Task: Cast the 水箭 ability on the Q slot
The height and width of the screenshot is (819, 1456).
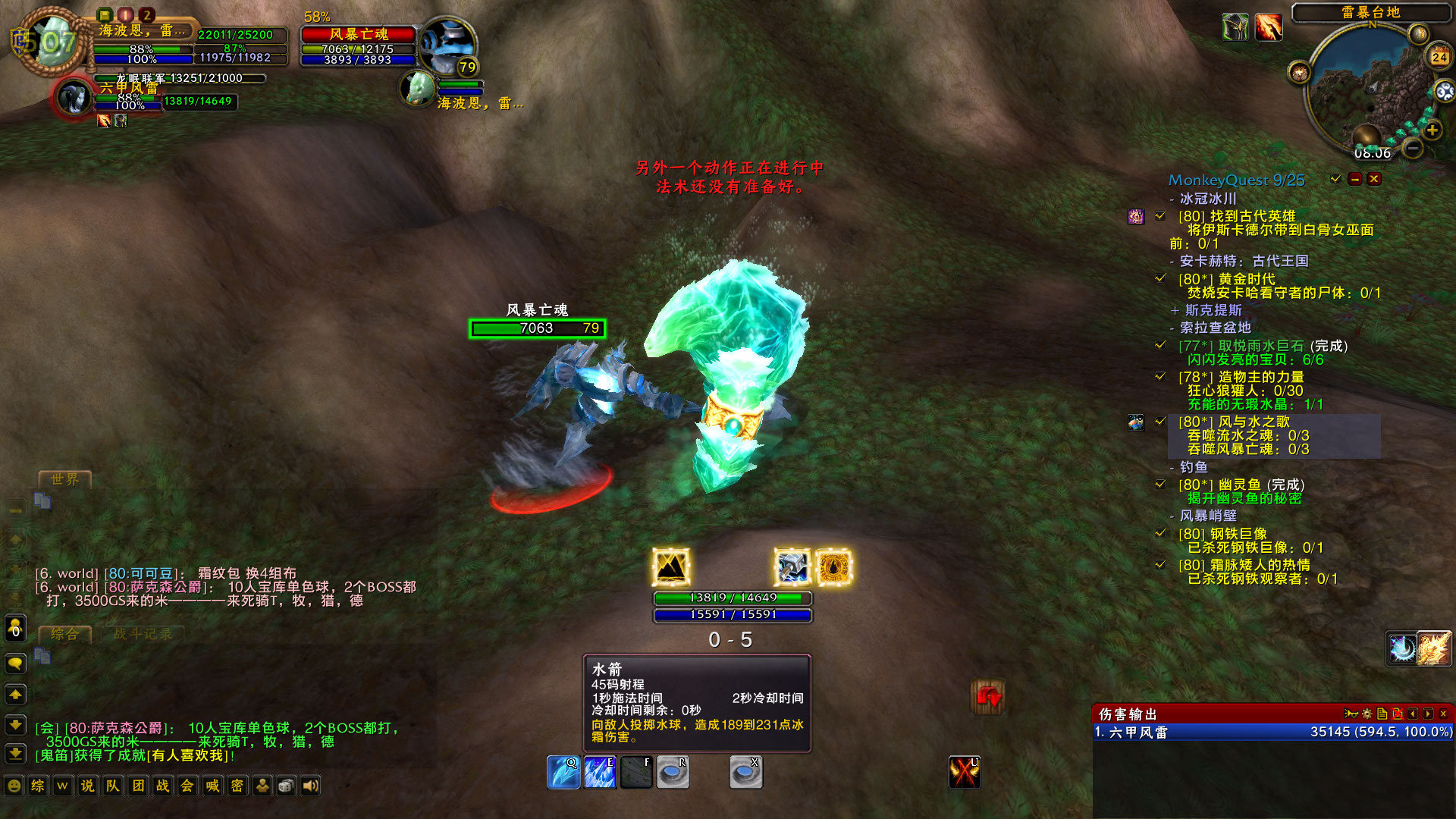Action: pos(563,770)
